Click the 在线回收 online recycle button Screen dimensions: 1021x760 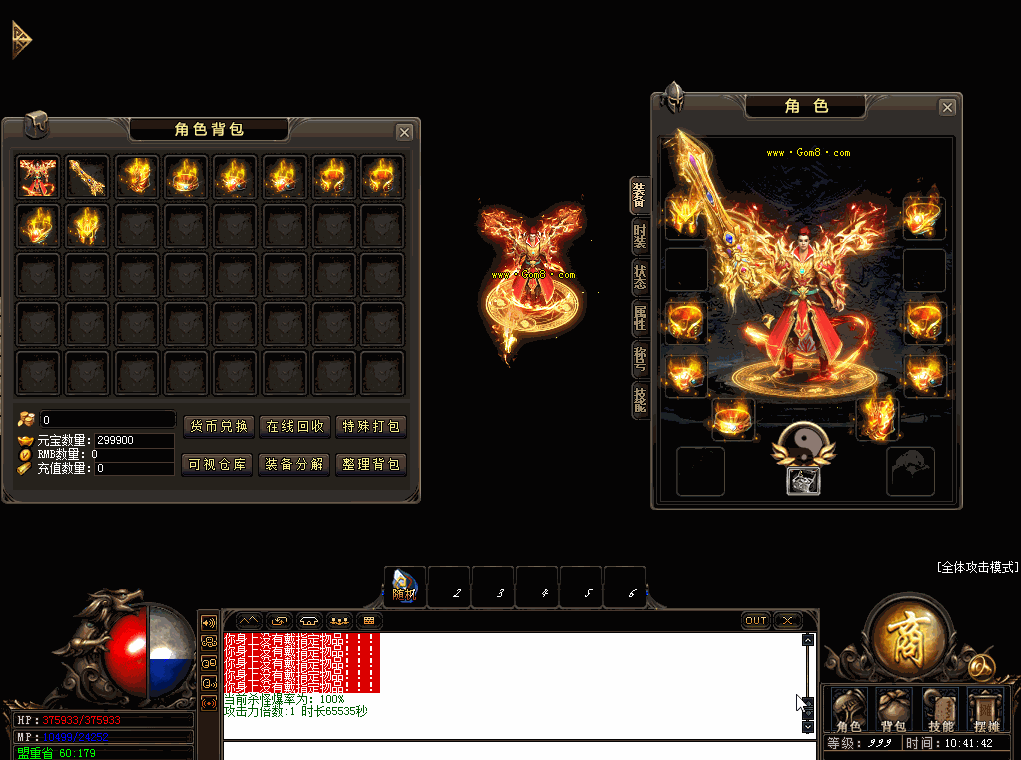294,426
